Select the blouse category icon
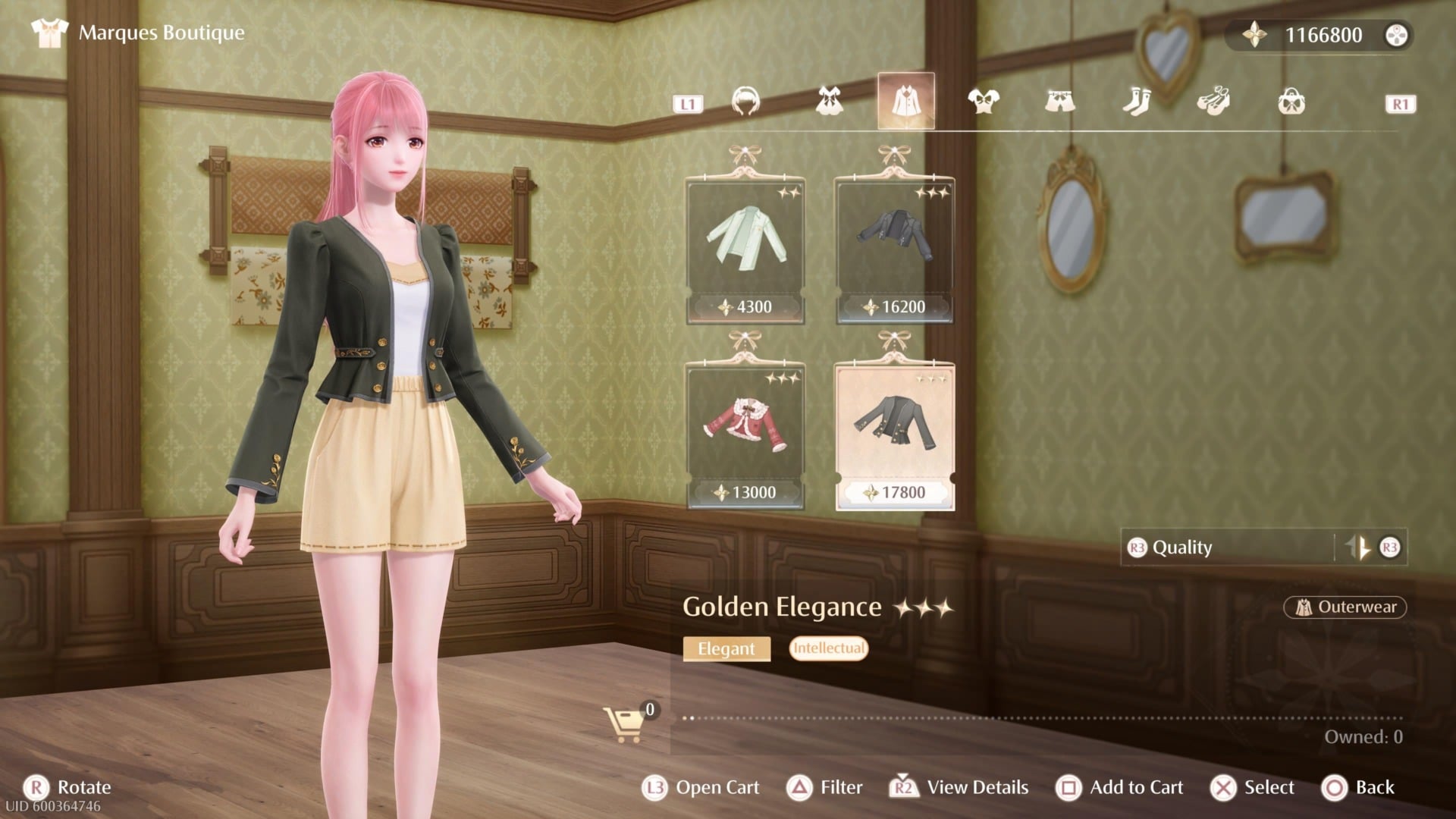 [983, 101]
